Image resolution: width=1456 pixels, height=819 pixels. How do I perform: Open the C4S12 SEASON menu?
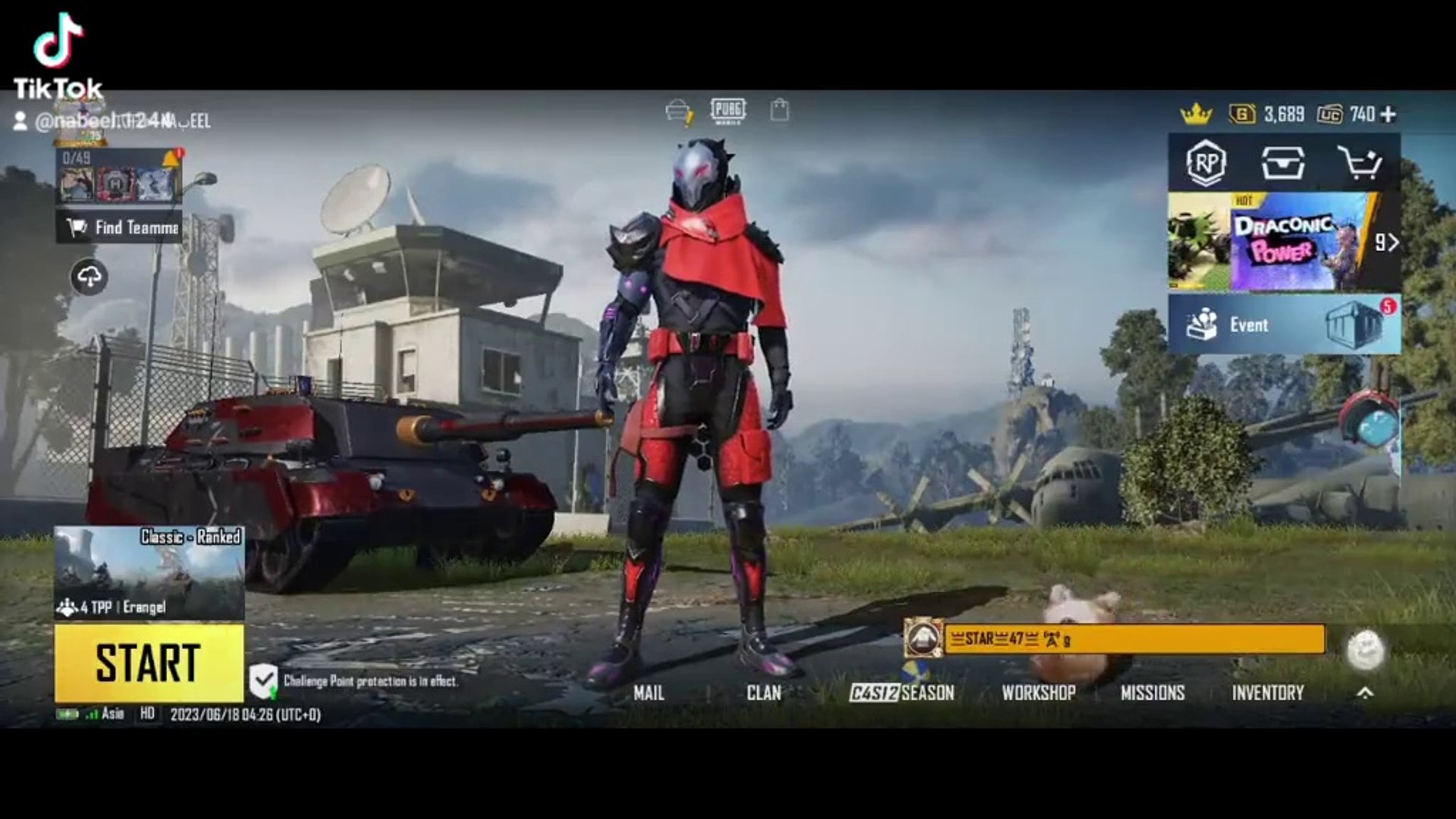pos(902,692)
